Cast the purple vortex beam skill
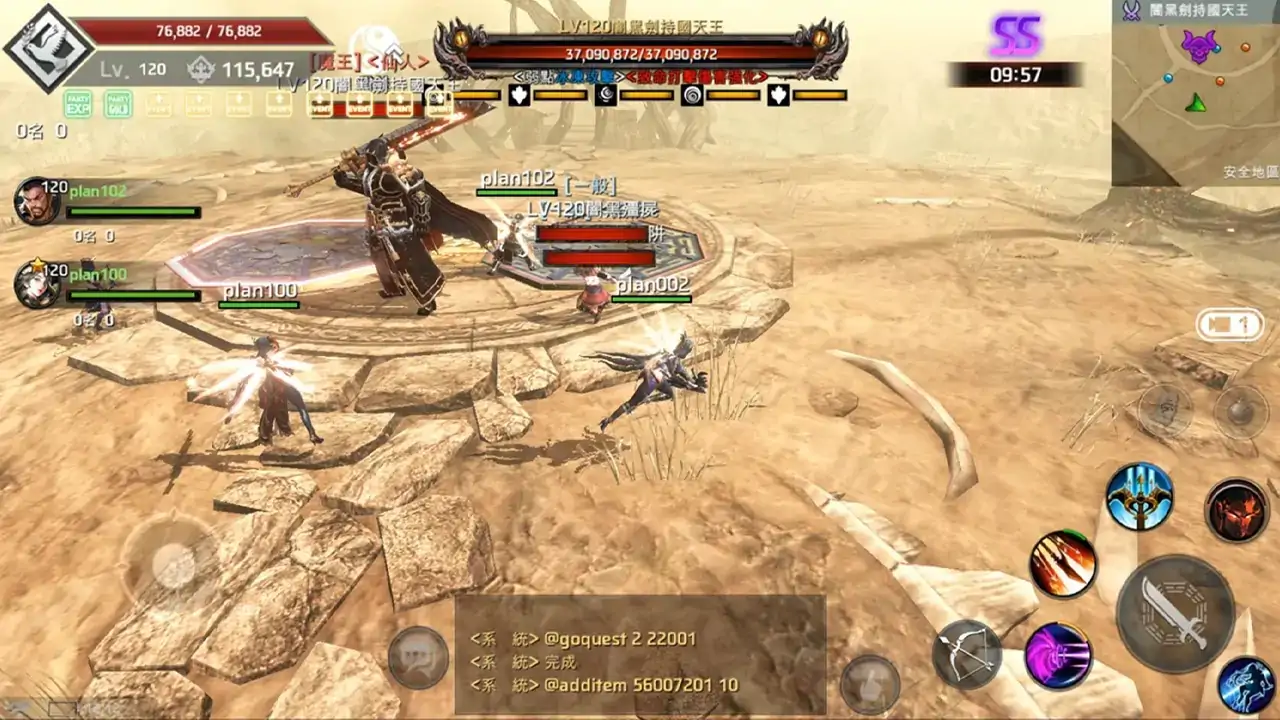Viewport: 1280px width, 720px height. point(1058,655)
